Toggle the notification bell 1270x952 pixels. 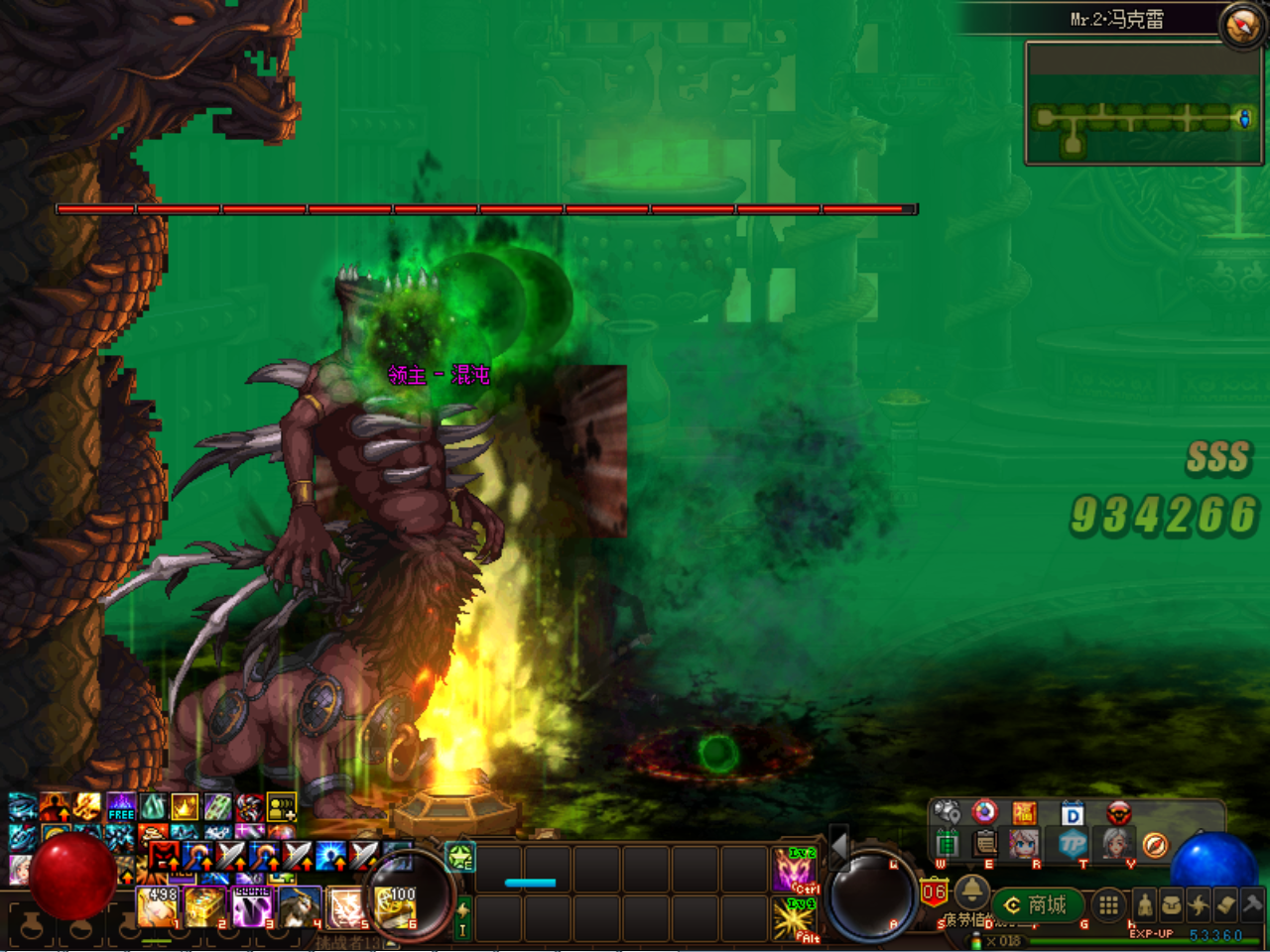[972, 893]
